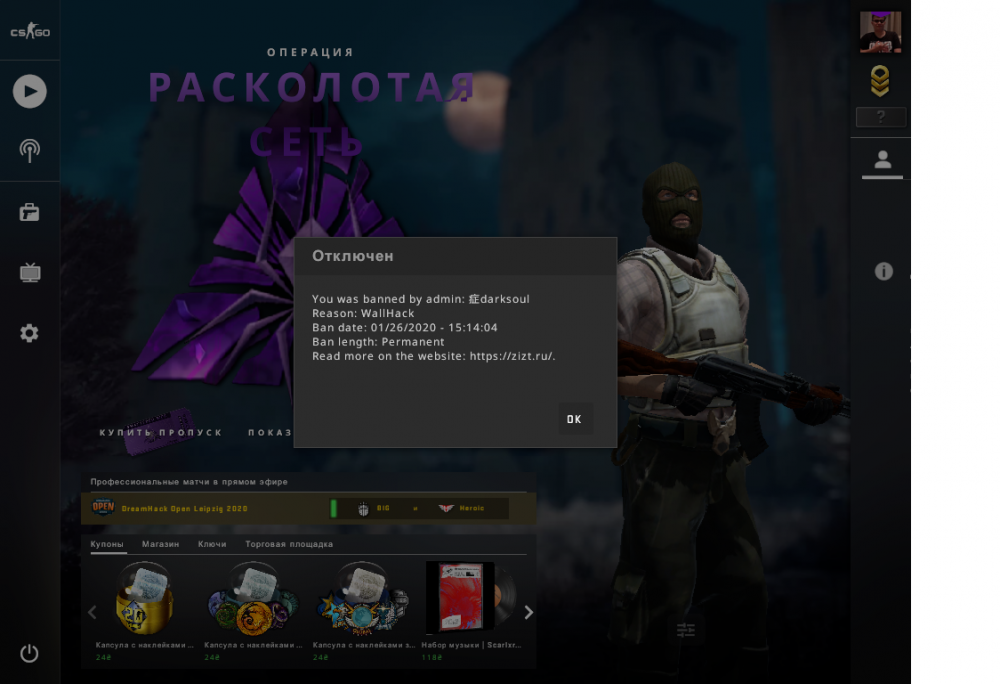This screenshot has width=1000, height=684.
Task: Open the player profile avatar
Action: tap(880, 32)
